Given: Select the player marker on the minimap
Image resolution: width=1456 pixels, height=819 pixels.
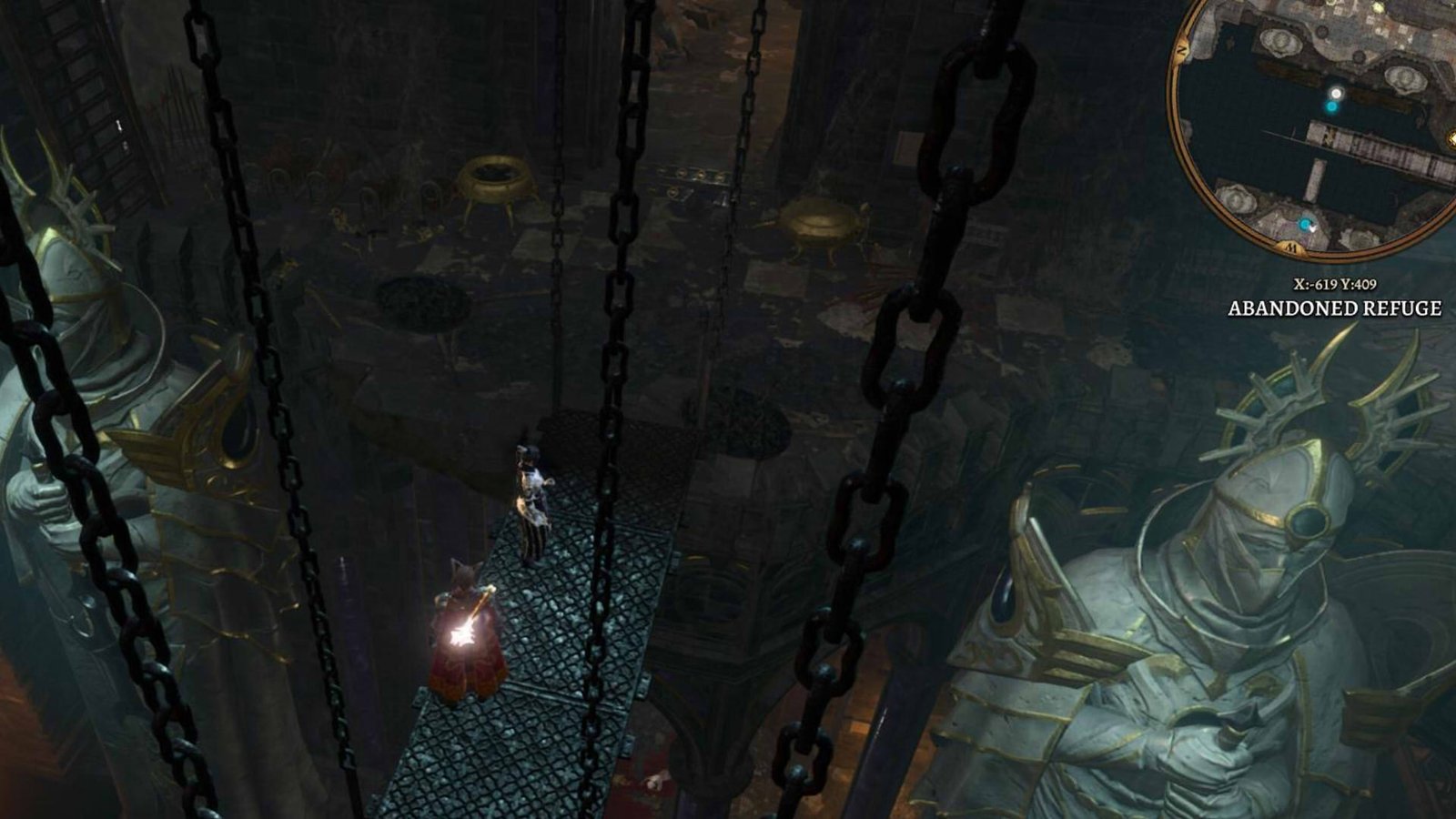Looking at the screenshot, I should click(x=1305, y=225).
